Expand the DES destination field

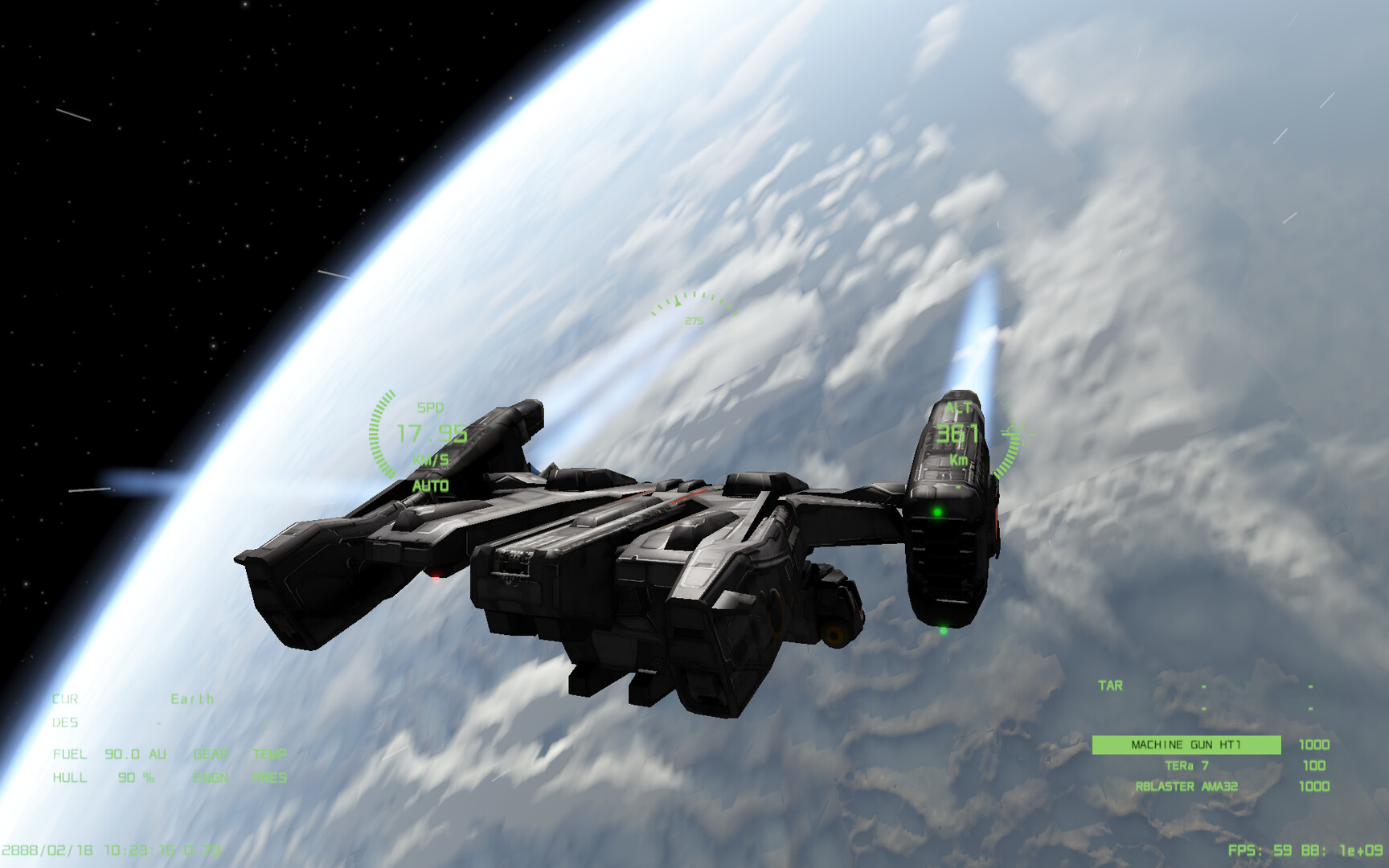(67, 723)
